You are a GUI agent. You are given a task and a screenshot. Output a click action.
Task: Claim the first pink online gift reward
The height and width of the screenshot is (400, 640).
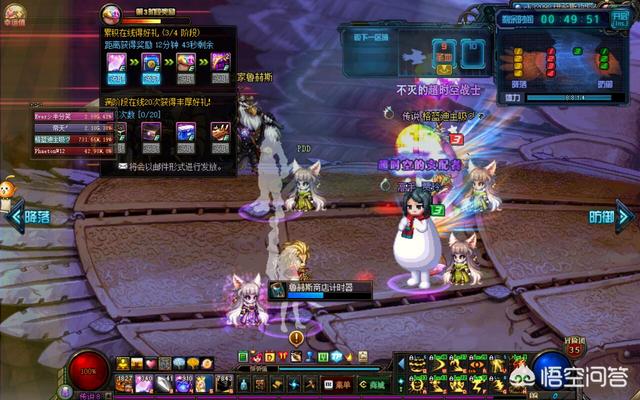point(117,64)
